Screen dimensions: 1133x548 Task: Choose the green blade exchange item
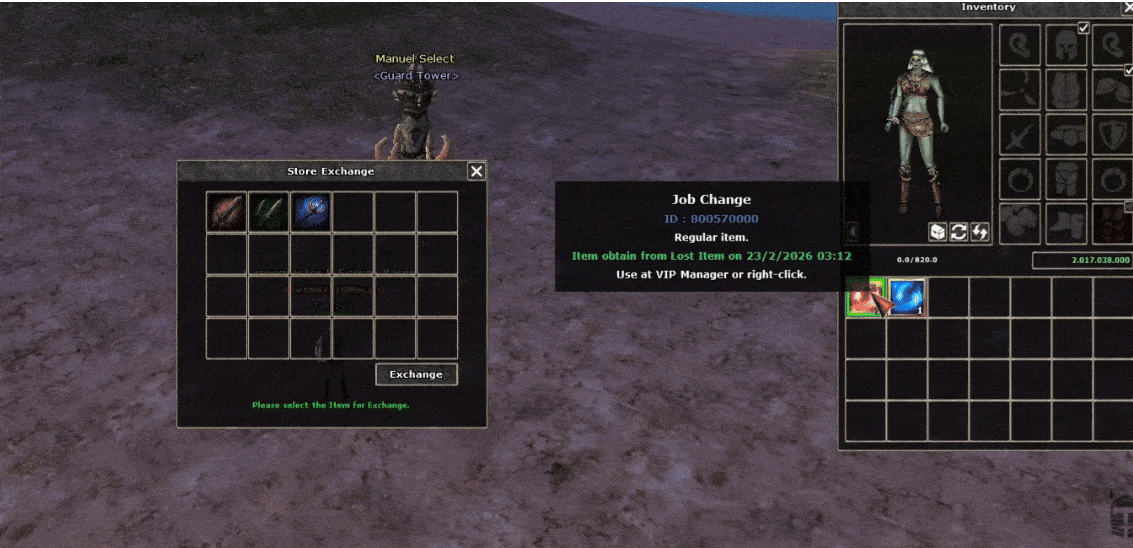tap(268, 212)
